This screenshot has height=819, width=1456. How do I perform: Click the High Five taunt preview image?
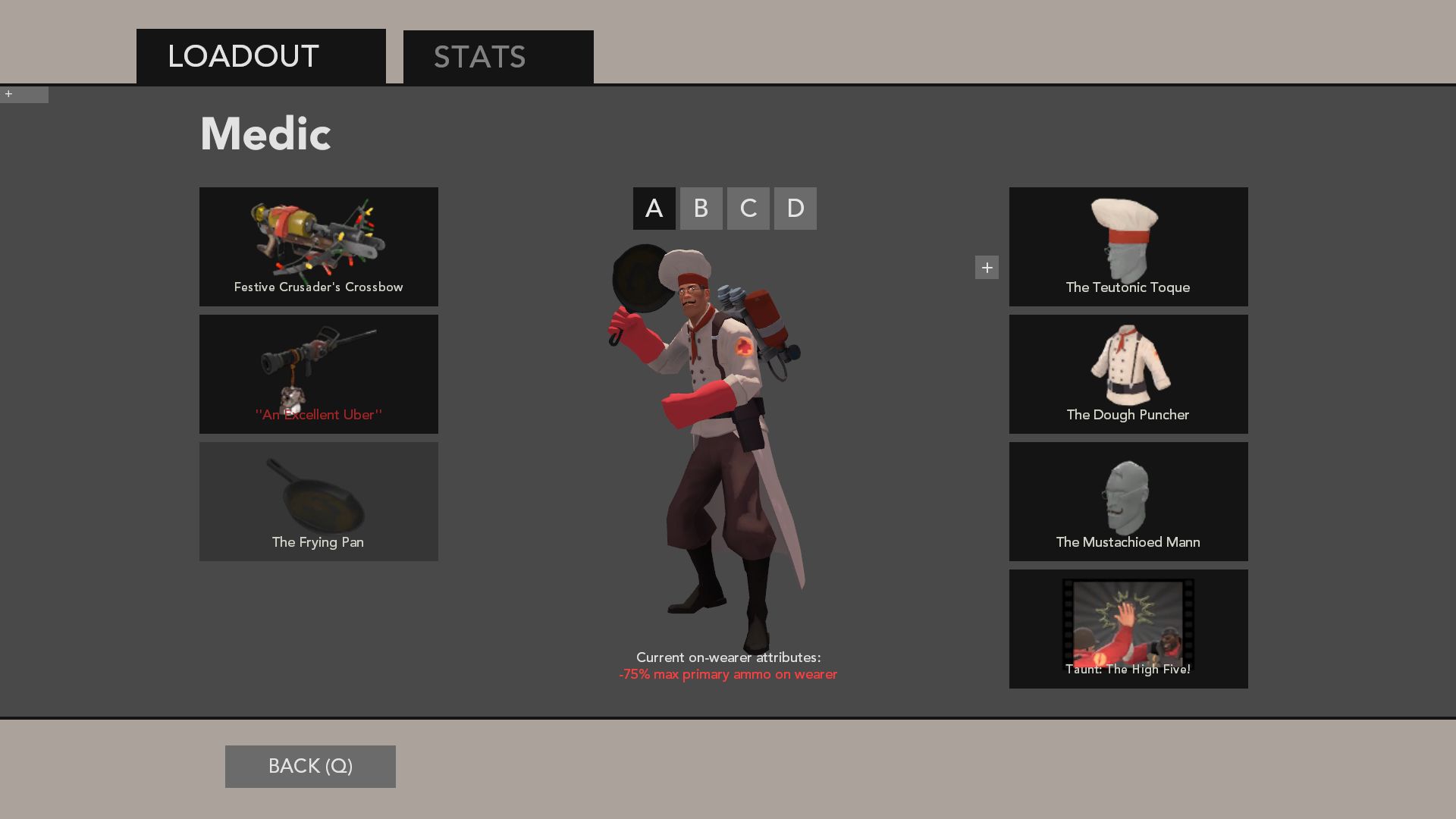[1128, 622]
